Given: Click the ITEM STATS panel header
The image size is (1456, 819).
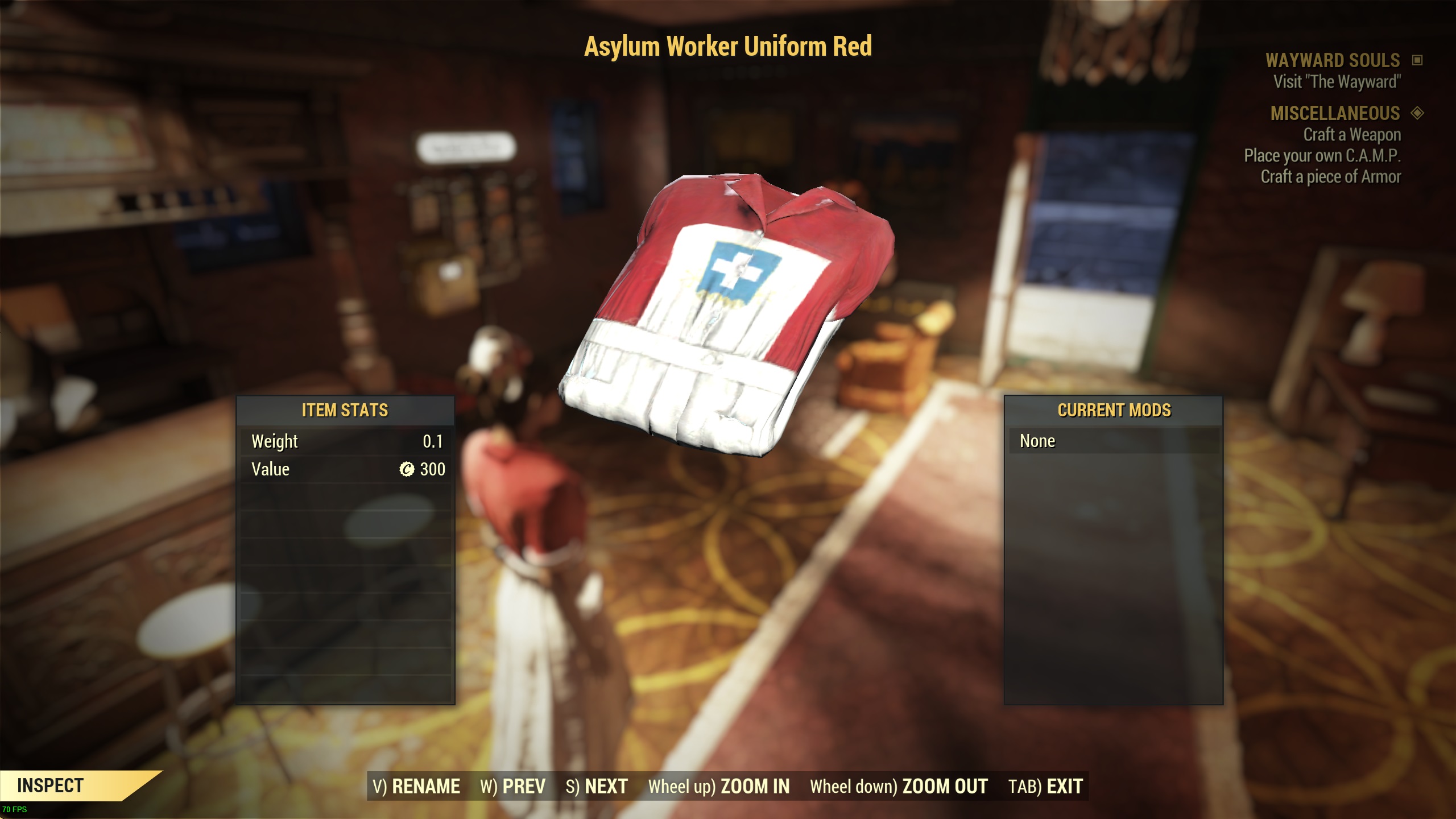Looking at the screenshot, I should tap(345, 411).
